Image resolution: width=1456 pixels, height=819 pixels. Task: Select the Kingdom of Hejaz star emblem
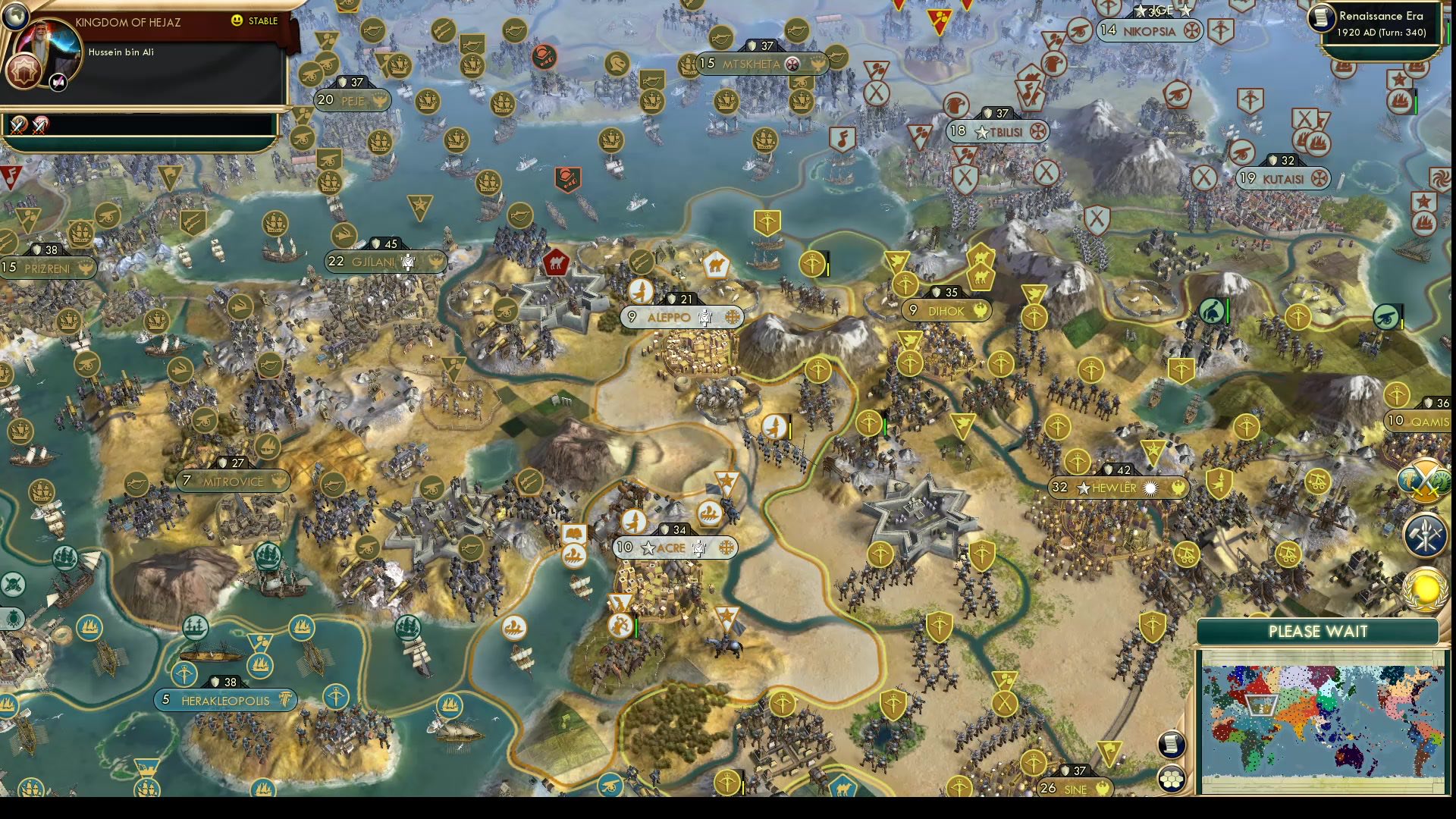pyautogui.click(x=23, y=71)
